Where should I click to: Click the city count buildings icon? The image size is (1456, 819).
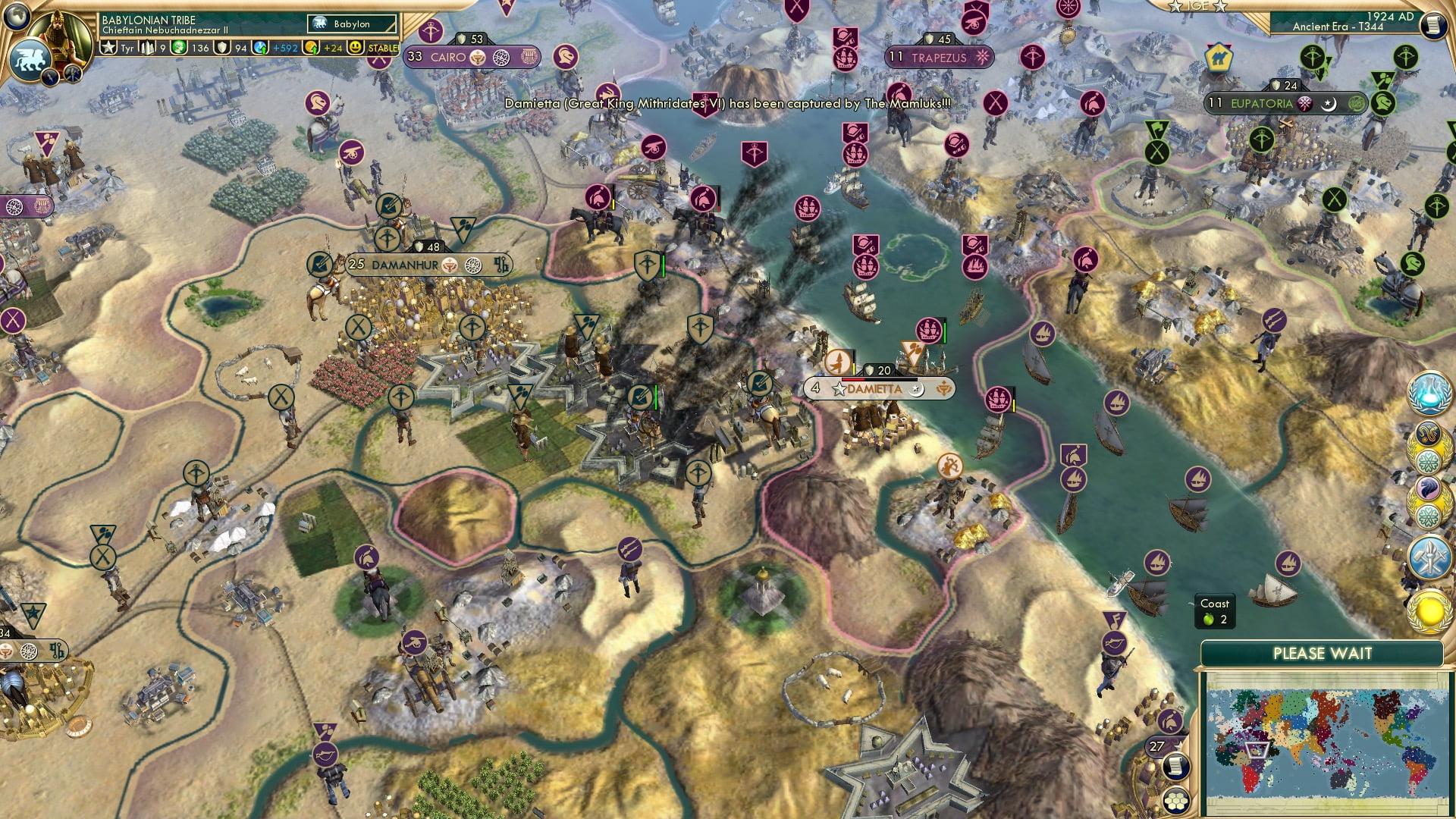click(x=146, y=48)
